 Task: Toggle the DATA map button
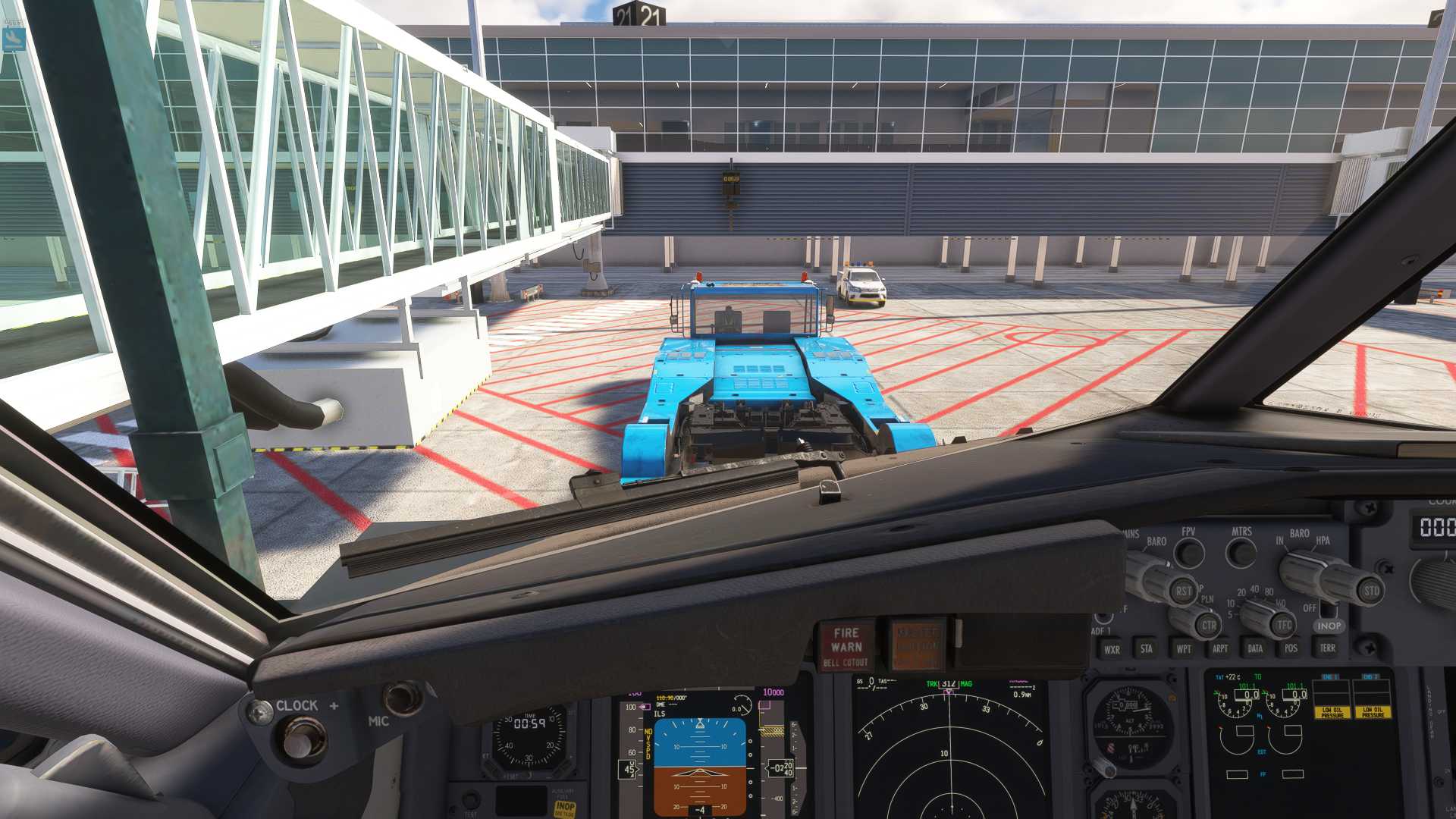coord(1255,648)
